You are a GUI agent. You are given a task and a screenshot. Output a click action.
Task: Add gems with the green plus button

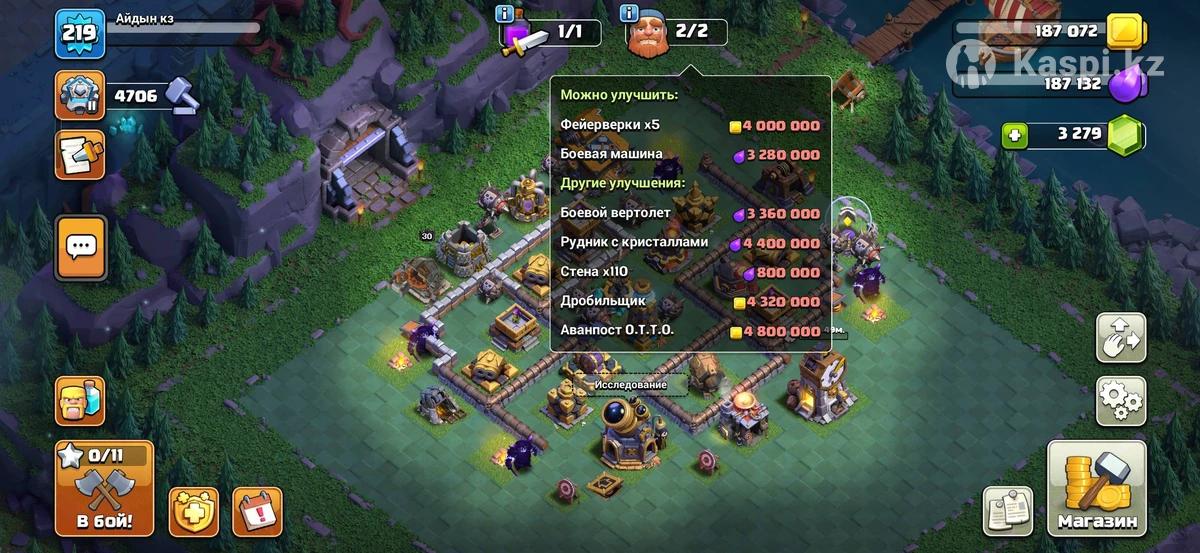click(1016, 134)
